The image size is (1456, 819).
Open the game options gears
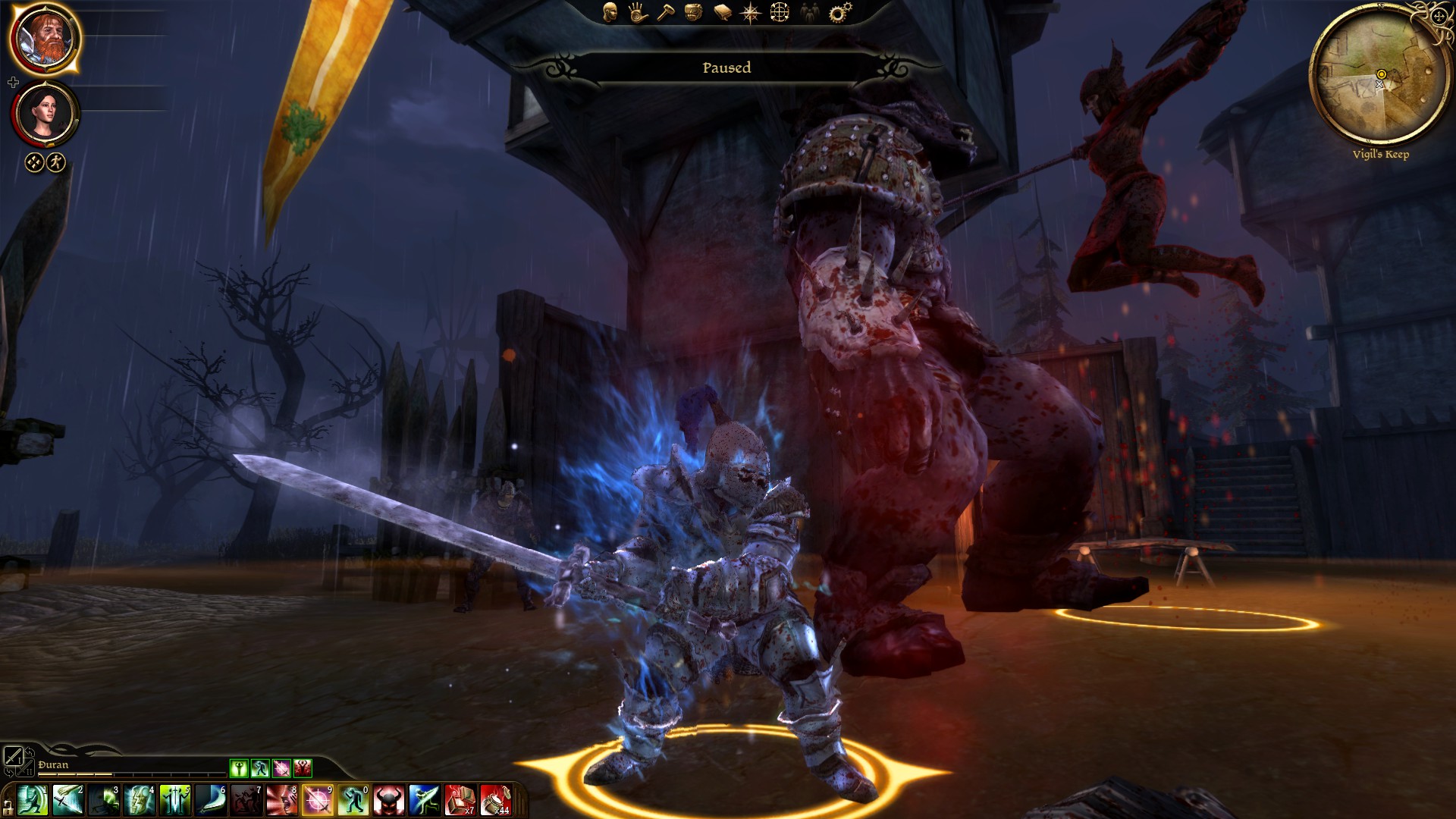point(839,12)
